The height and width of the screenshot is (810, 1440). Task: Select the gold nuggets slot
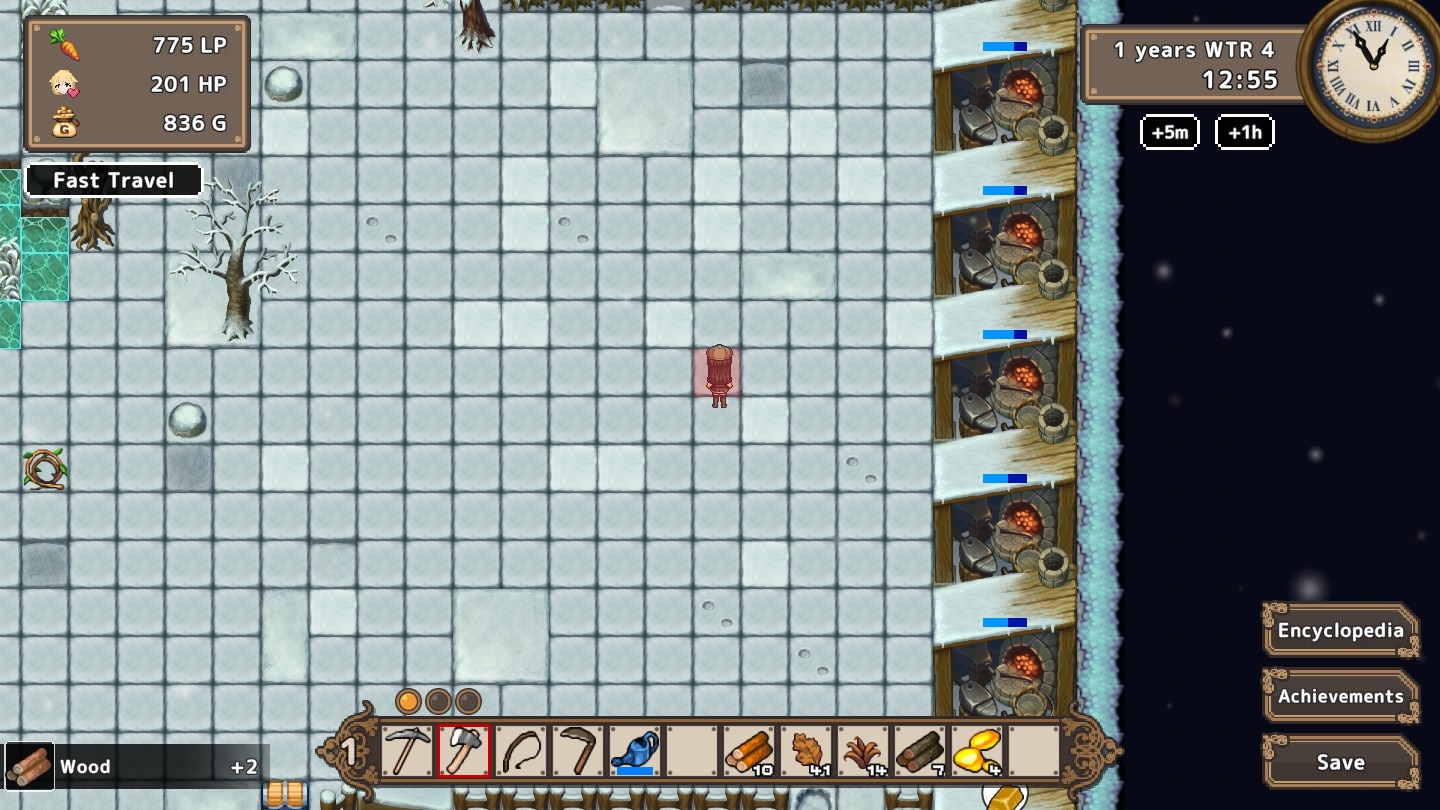(x=977, y=752)
